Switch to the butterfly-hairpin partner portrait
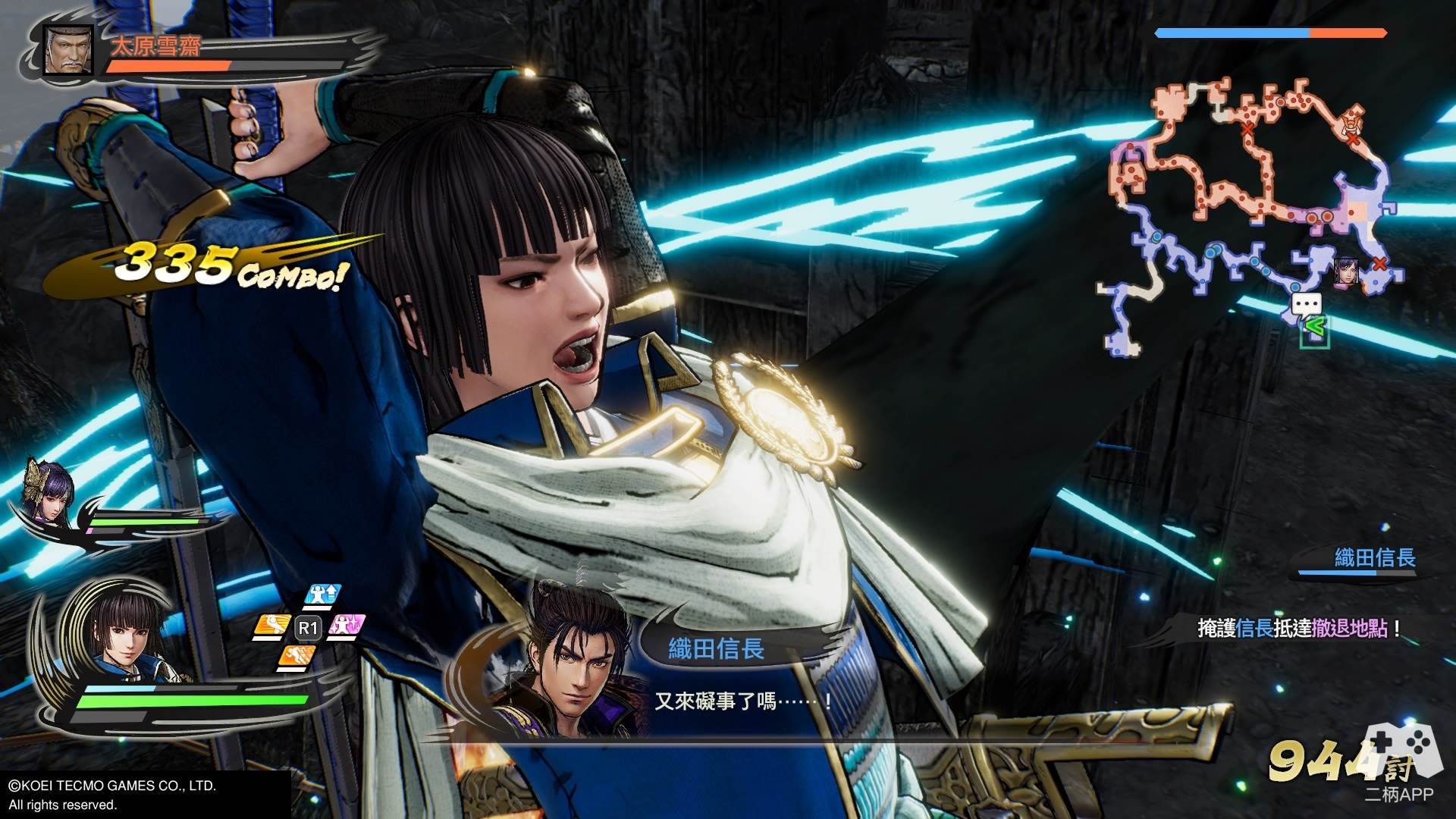Screen dimensions: 1456x819 [48, 494]
